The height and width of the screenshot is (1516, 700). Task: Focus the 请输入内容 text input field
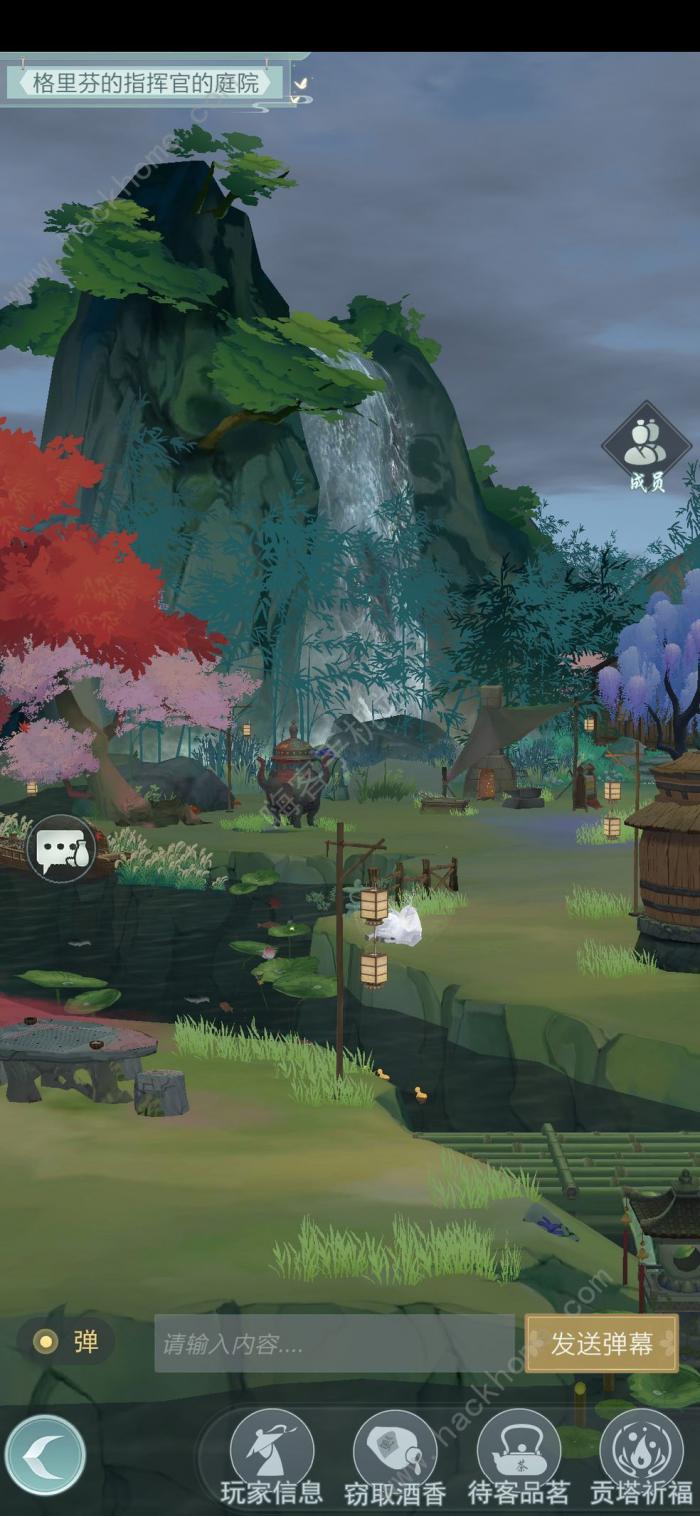pos(334,1343)
